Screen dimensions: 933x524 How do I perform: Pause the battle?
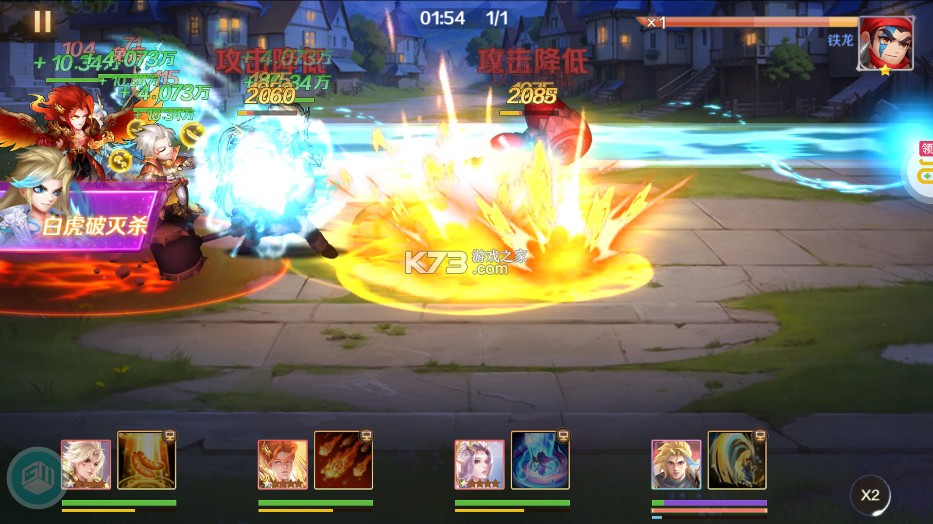pyautogui.click(x=42, y=20)
